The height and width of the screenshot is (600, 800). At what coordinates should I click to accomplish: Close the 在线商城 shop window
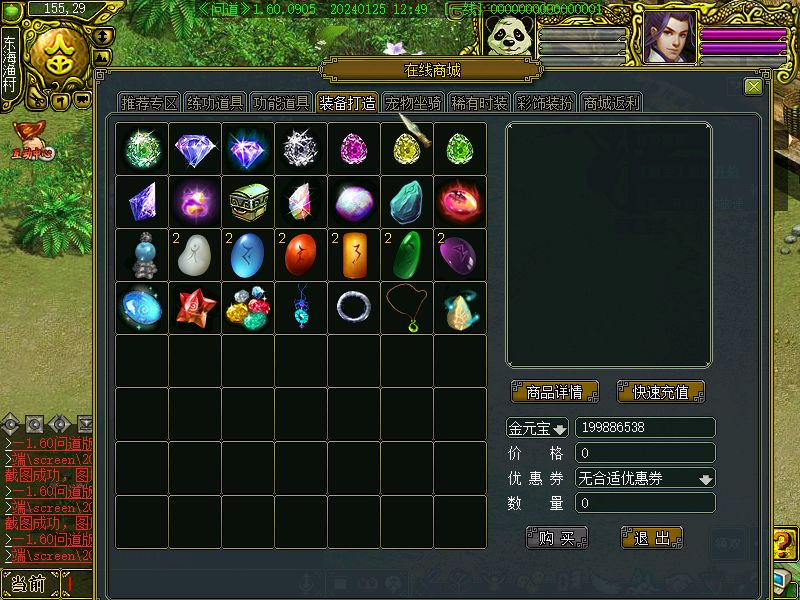(753, 87)
